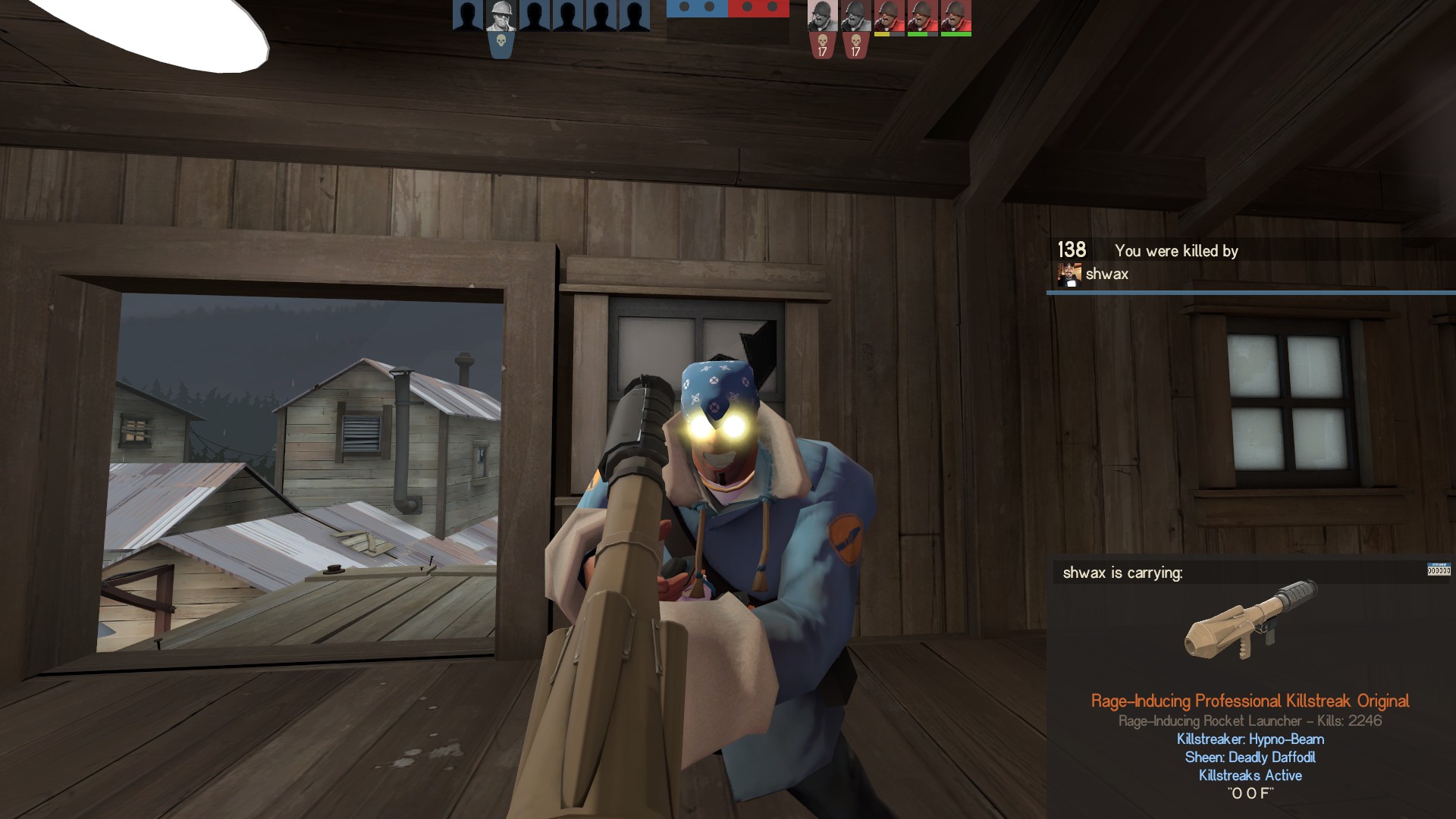Click shwax's avatar in the killer panel
This screenshot has width=1456, height=819.
click(x=1069, y=275)
